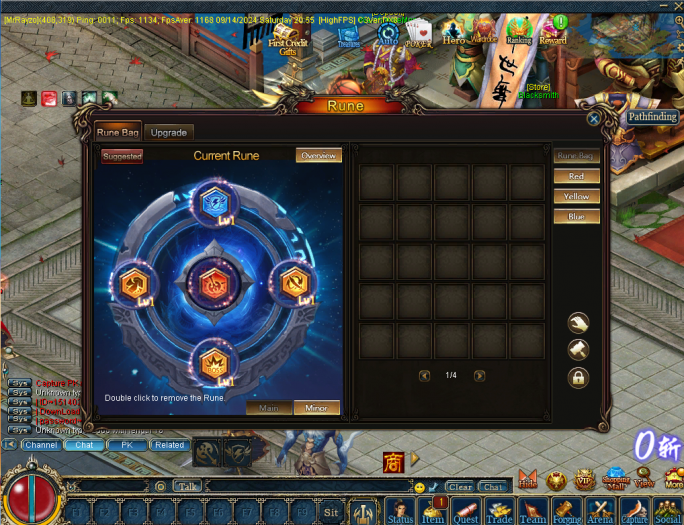684x525 pixels.
Task: Open the Quest panel
Action: [x=466, y=510]
